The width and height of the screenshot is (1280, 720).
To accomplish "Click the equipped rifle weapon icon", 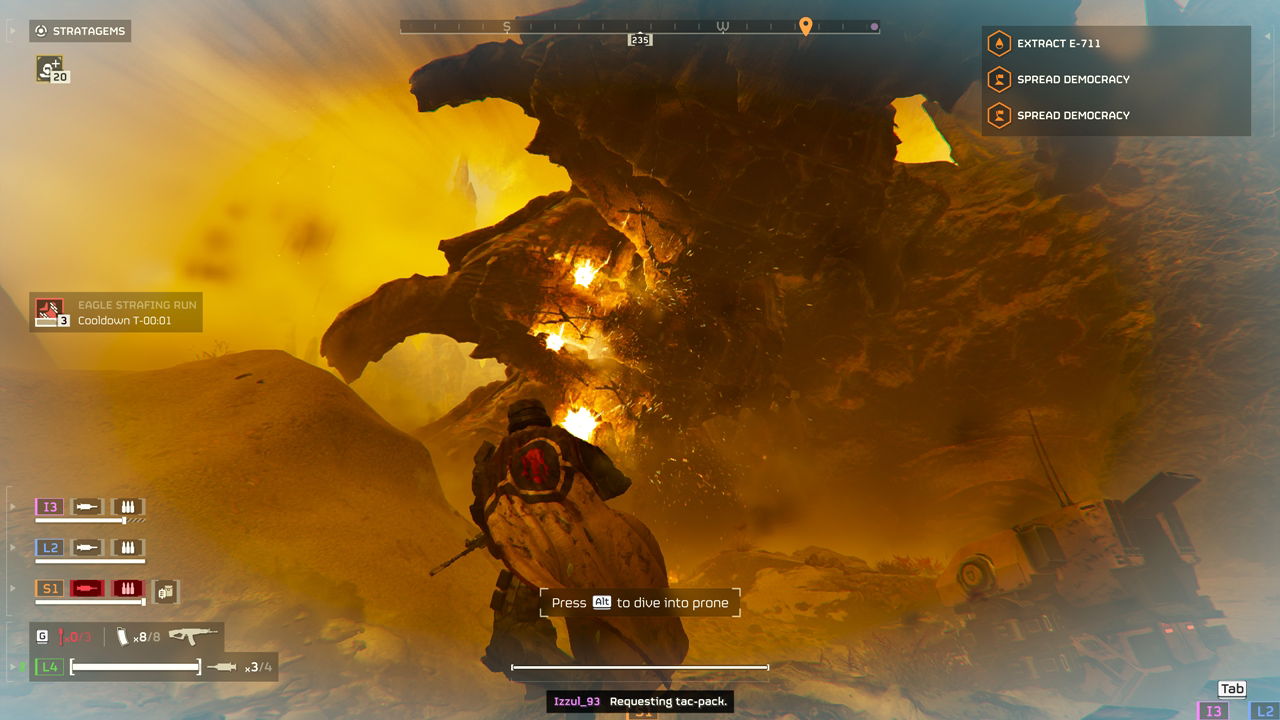I will pos(193,636).
